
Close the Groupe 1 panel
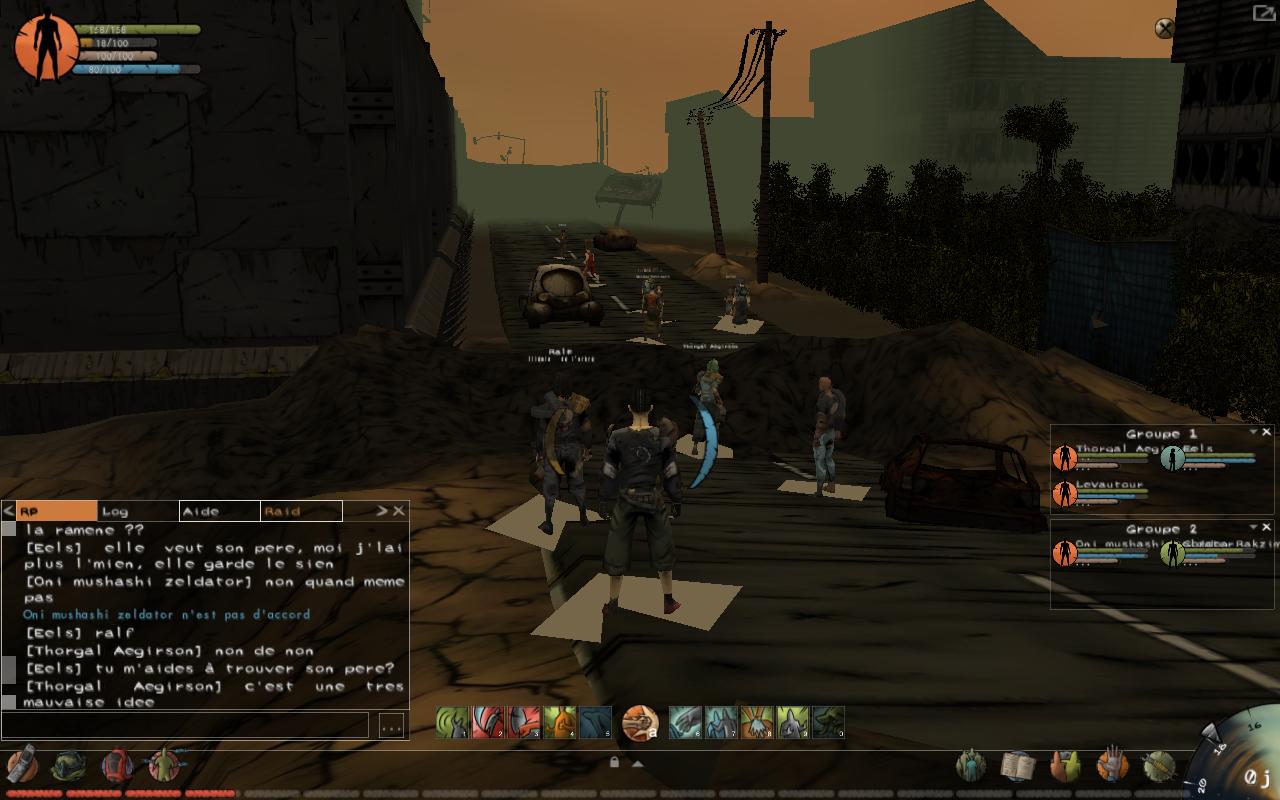1266,433
